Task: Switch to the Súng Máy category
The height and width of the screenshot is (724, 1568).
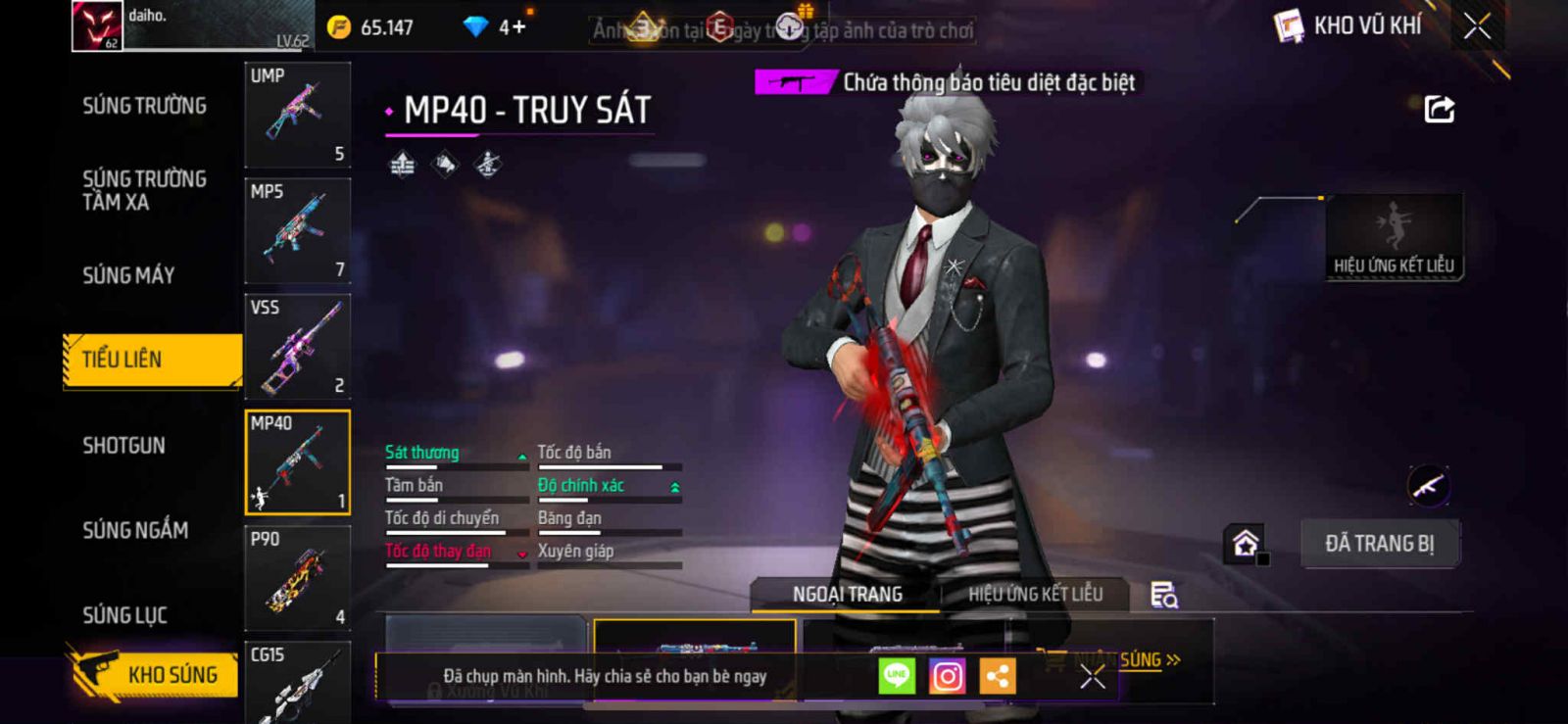Action: pyautogui.click(x=128, y=275)
